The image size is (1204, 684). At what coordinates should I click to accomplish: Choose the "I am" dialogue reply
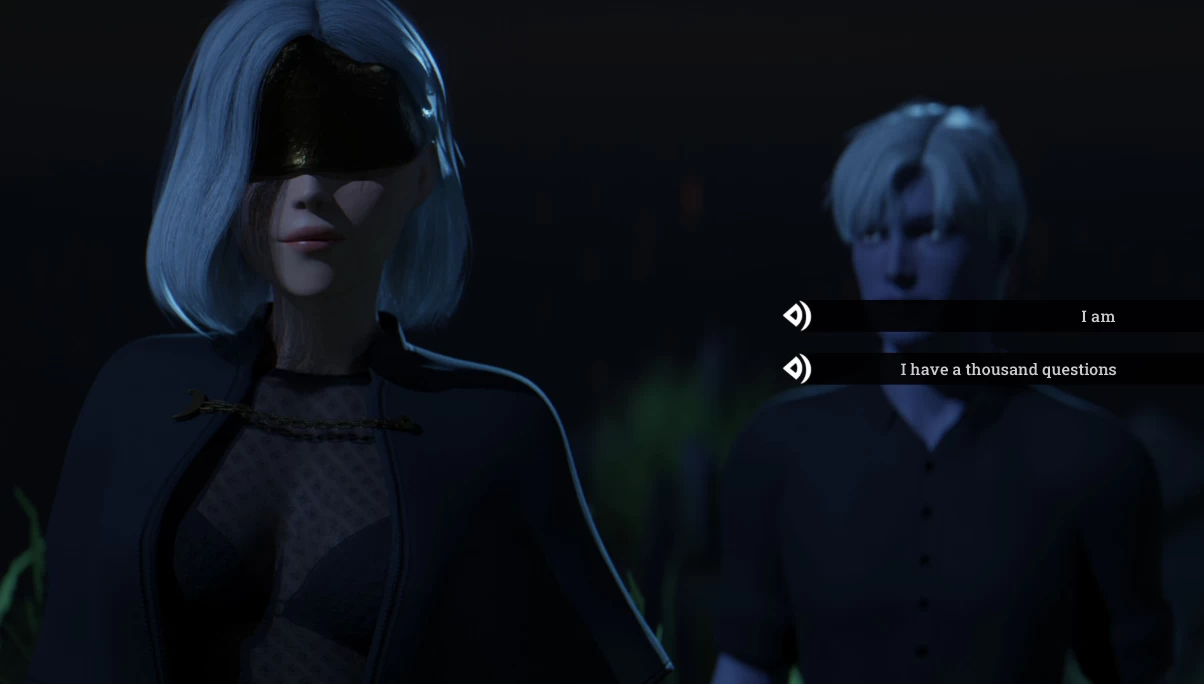1097,317
